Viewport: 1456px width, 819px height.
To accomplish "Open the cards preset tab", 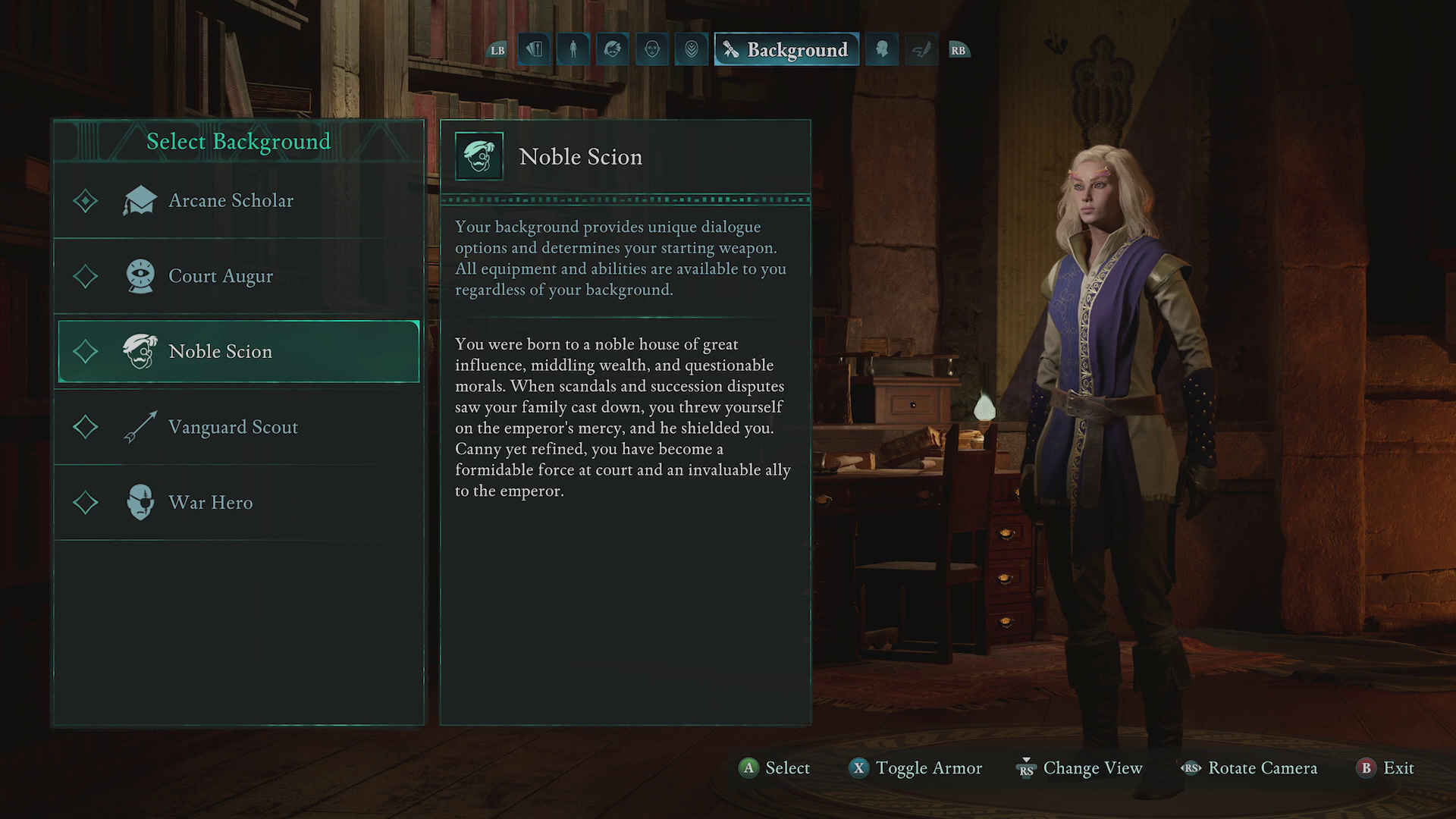I will click(534, 50).
